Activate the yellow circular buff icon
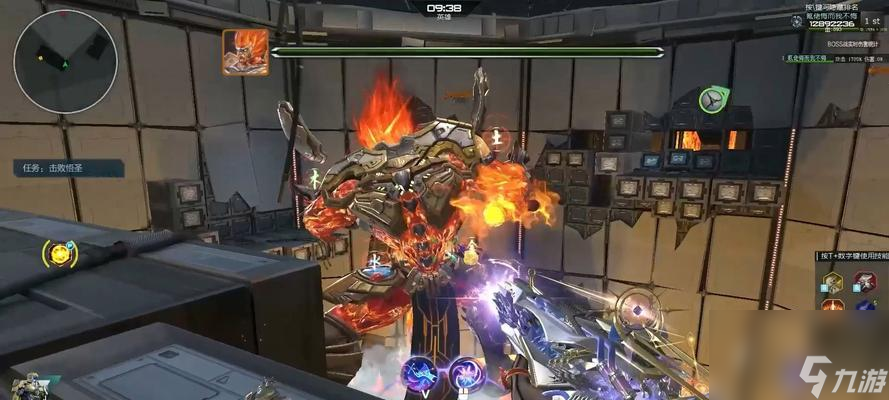889x400 pixels. tap(60, 253)
